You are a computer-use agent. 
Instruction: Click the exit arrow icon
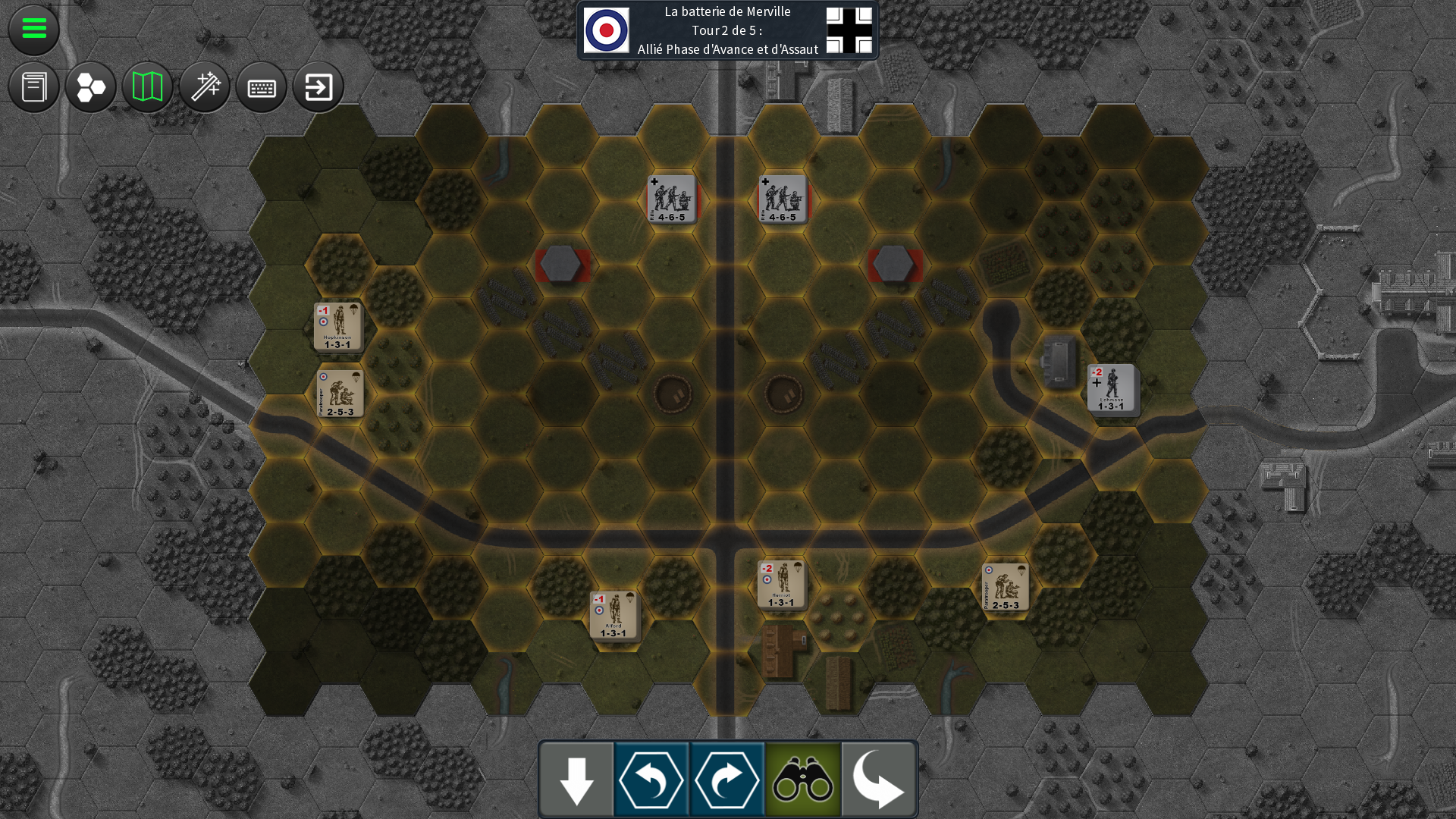(x=318, y=87)
